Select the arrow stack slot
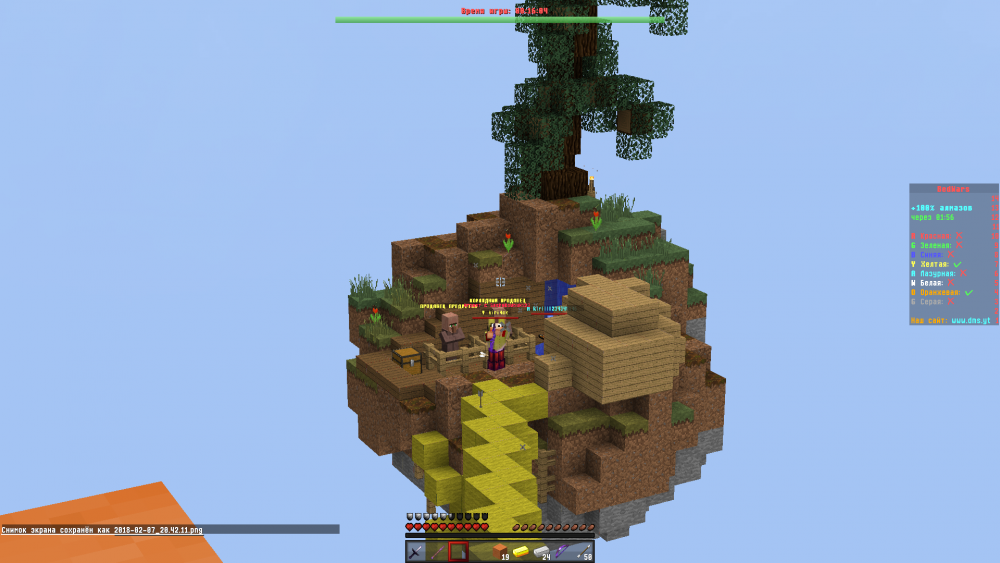Screen dimensions: 1000x563 [584, 551]
